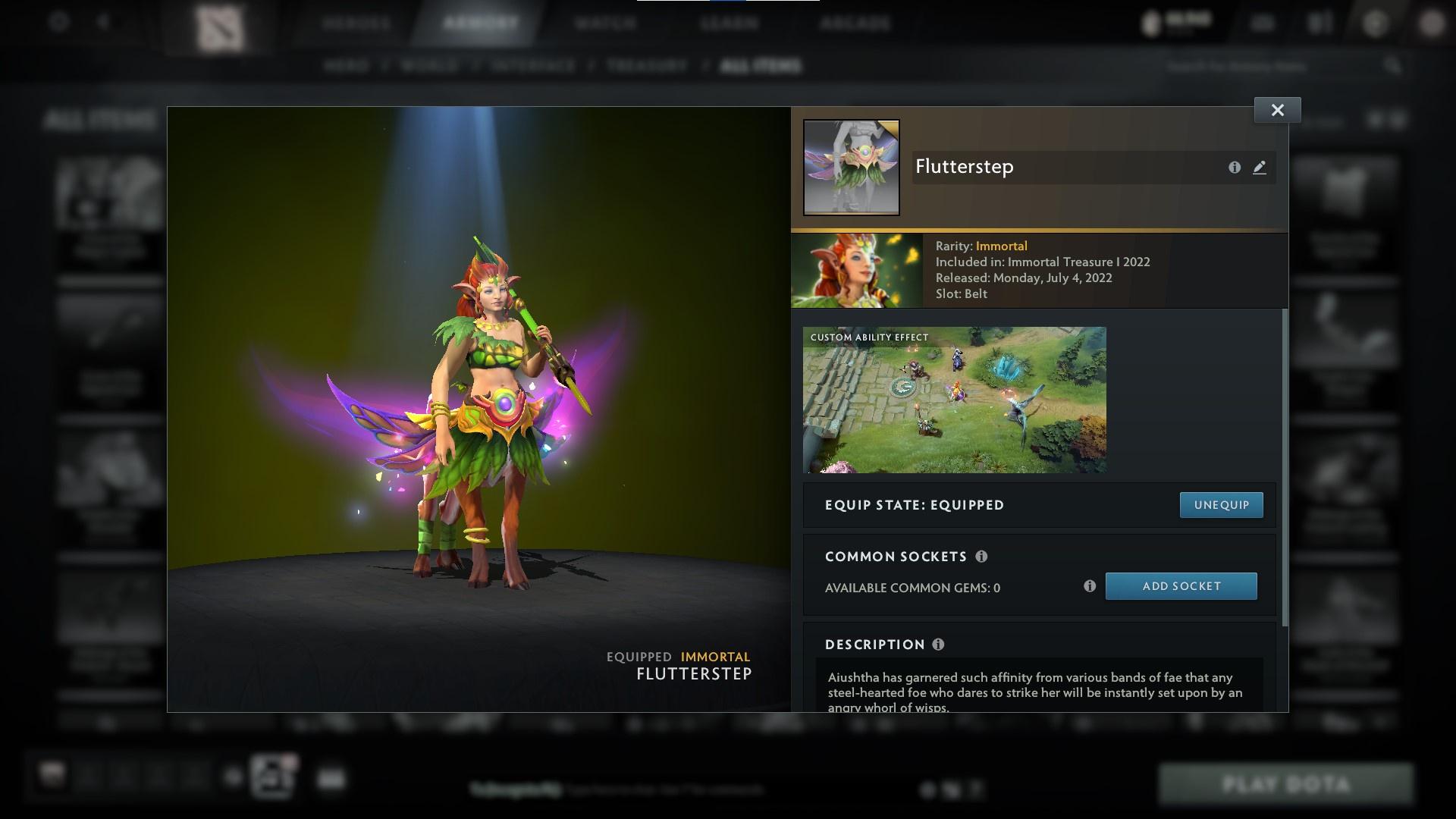This screenshot has height=819, width=1456.
Task: Click the profile avatar icon top right
Action: pyautogui.click(x=1432, y=23)
